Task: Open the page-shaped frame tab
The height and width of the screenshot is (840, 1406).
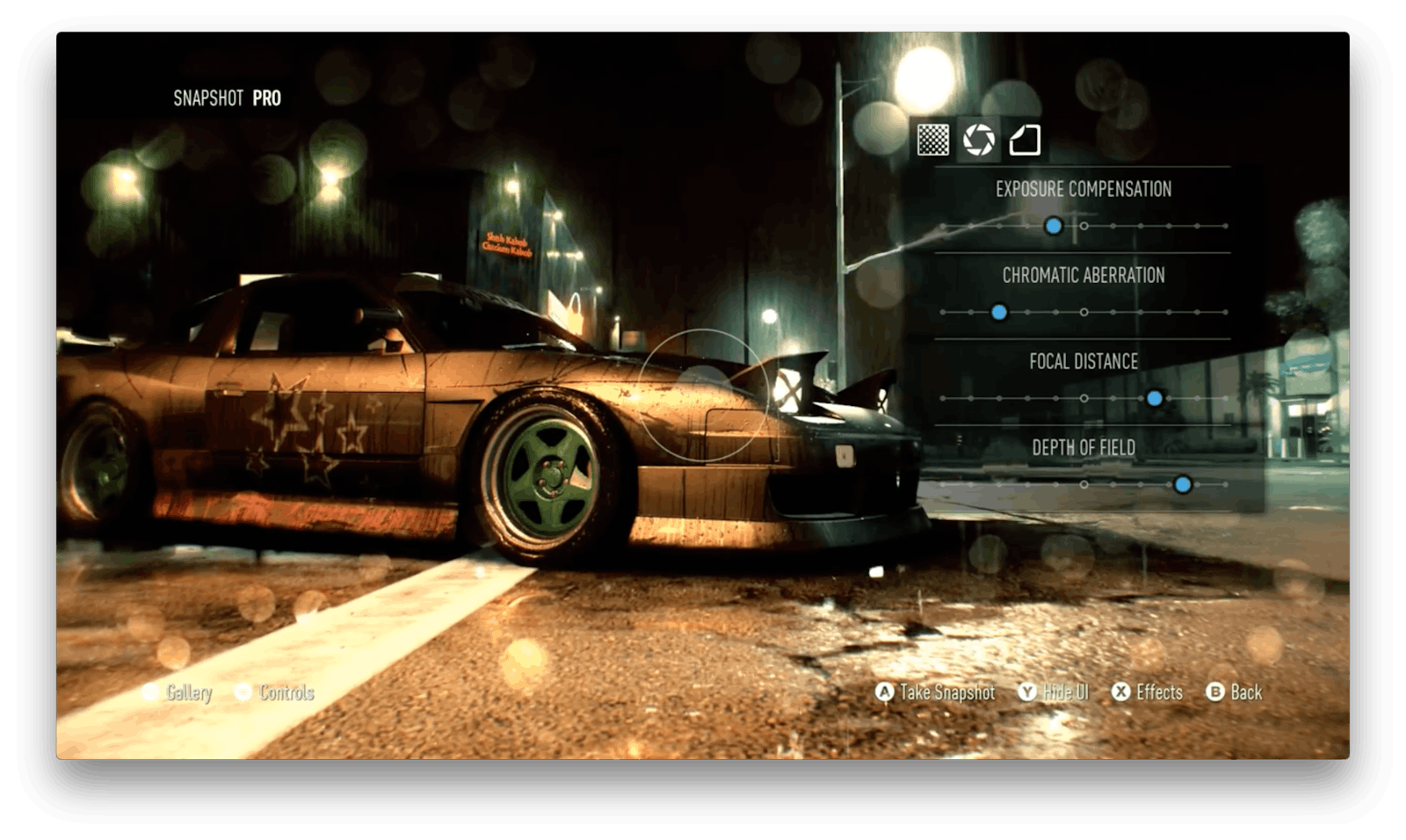Action: [x=1025, y=140]
